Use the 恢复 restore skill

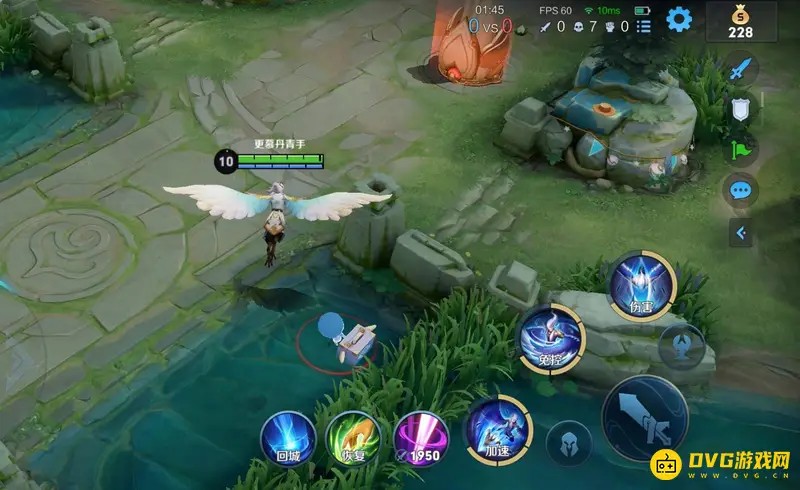tap(352, 437)
